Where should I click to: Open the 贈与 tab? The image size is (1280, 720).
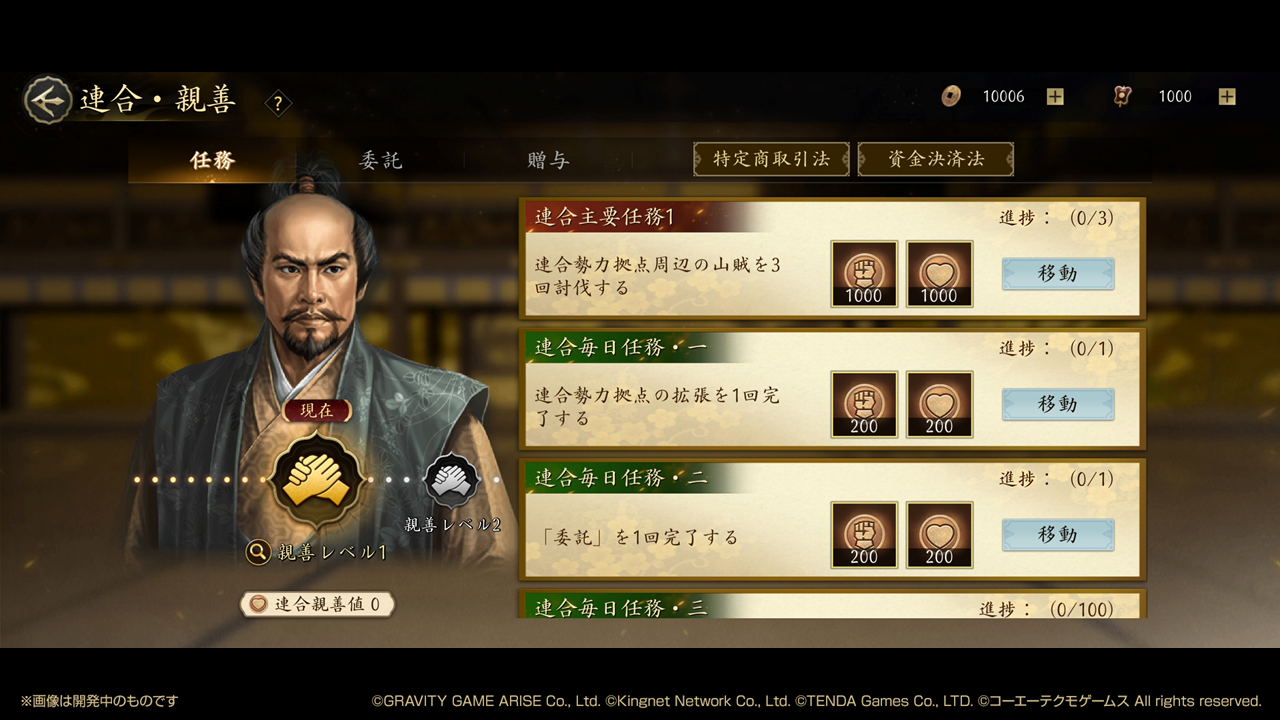[x=548, y=159]
